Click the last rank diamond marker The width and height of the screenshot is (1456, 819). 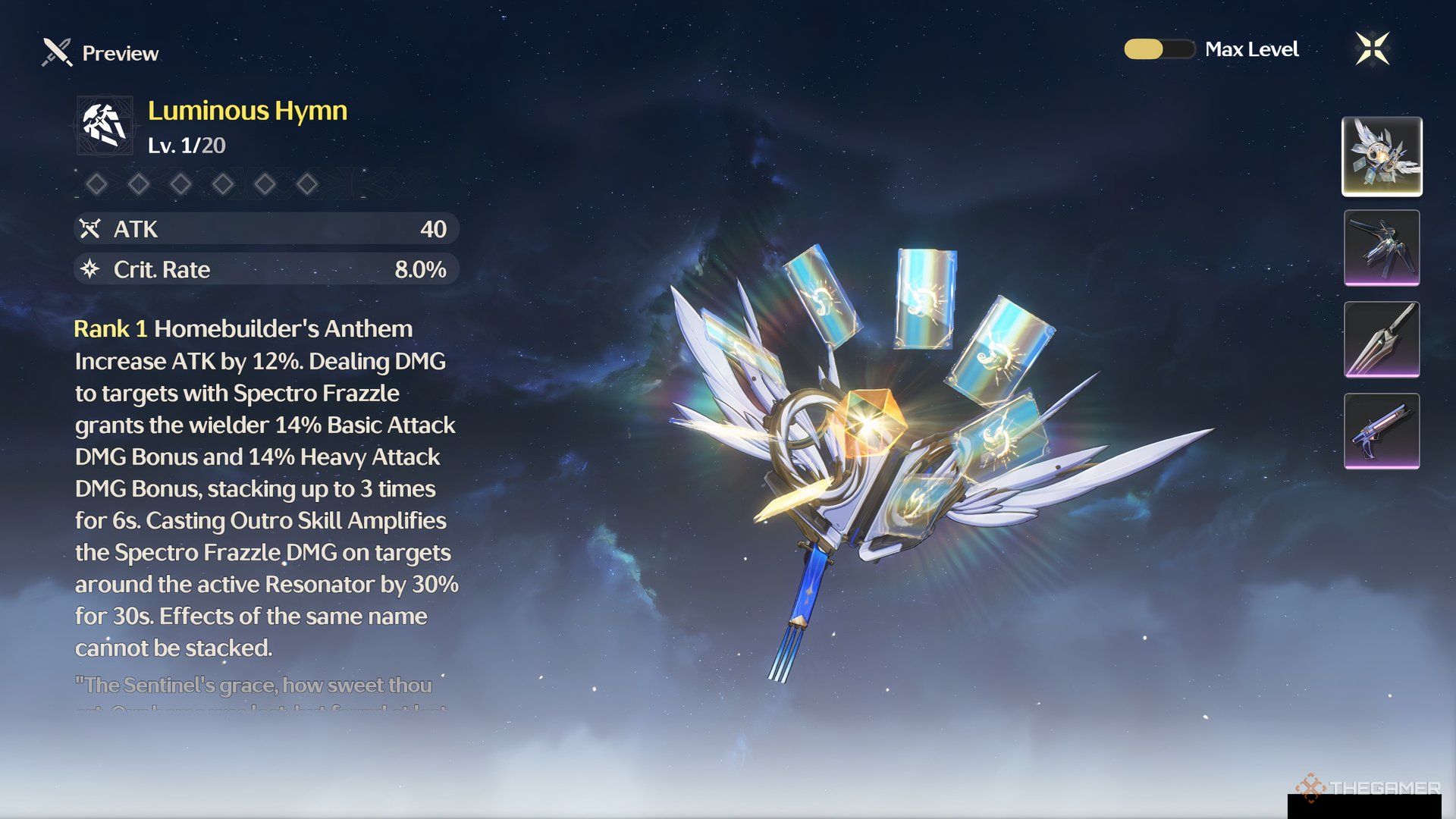pyautogui.click(x=306, y=184)
